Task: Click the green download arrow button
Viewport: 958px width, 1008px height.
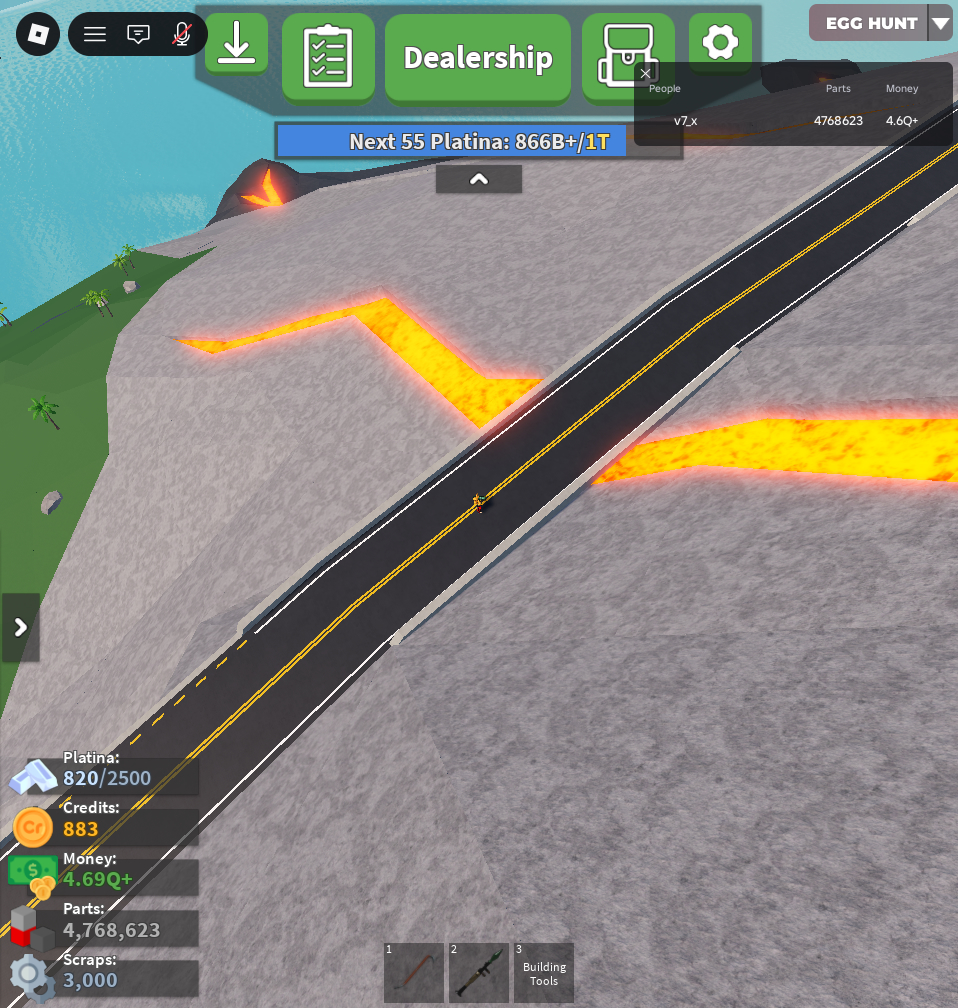Action: click(236, 43)
